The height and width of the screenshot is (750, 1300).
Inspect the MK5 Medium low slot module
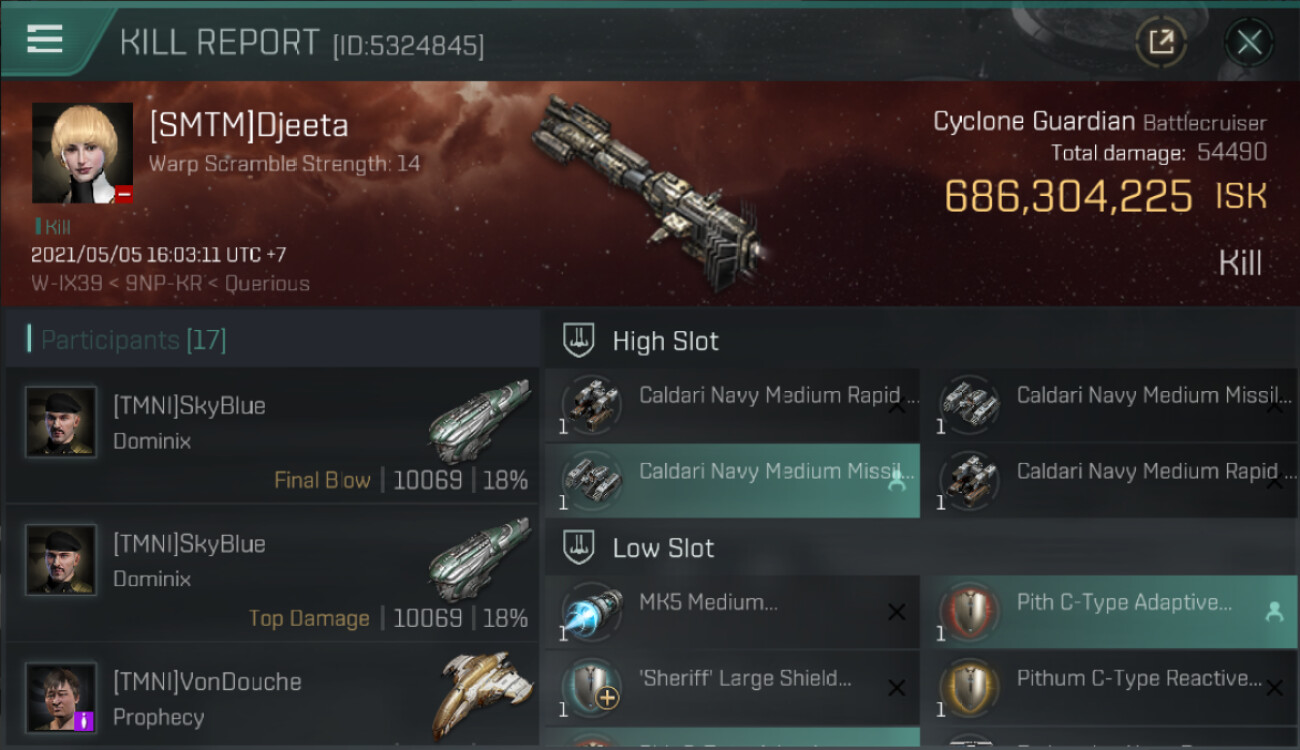(732, 612)
